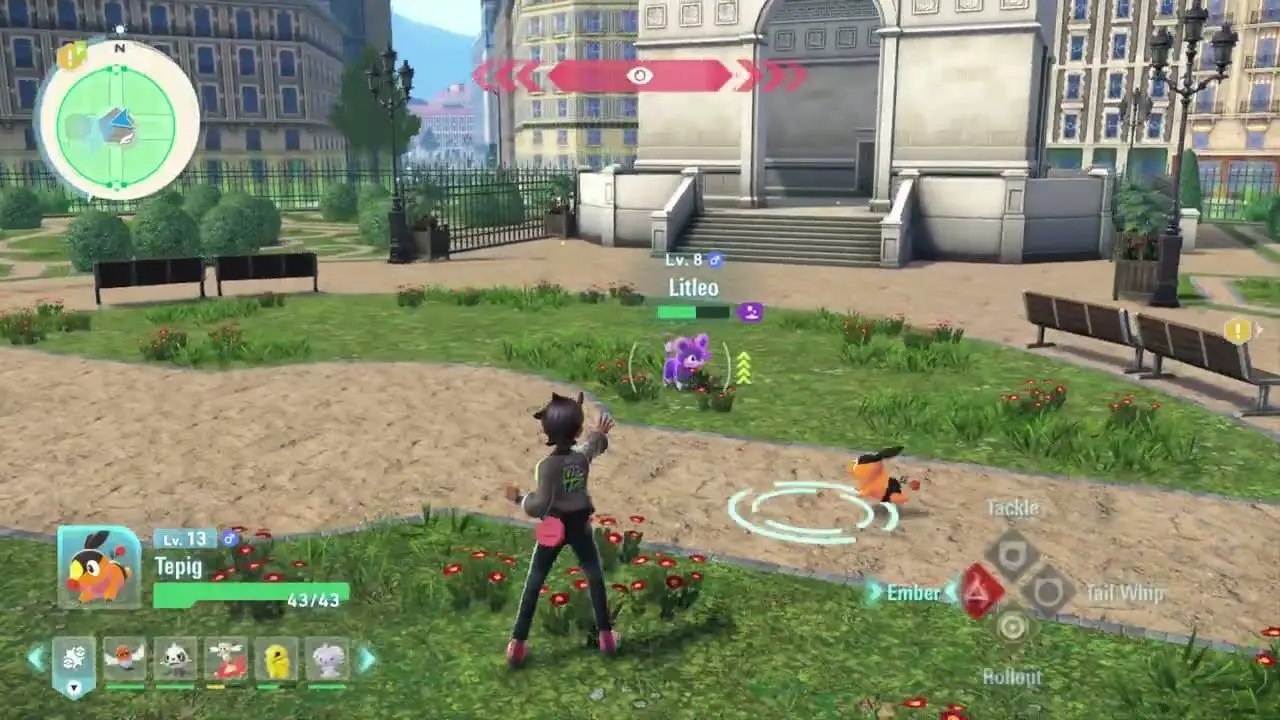Click the yellow exclamation alert icon

(x=1238, y=331)
